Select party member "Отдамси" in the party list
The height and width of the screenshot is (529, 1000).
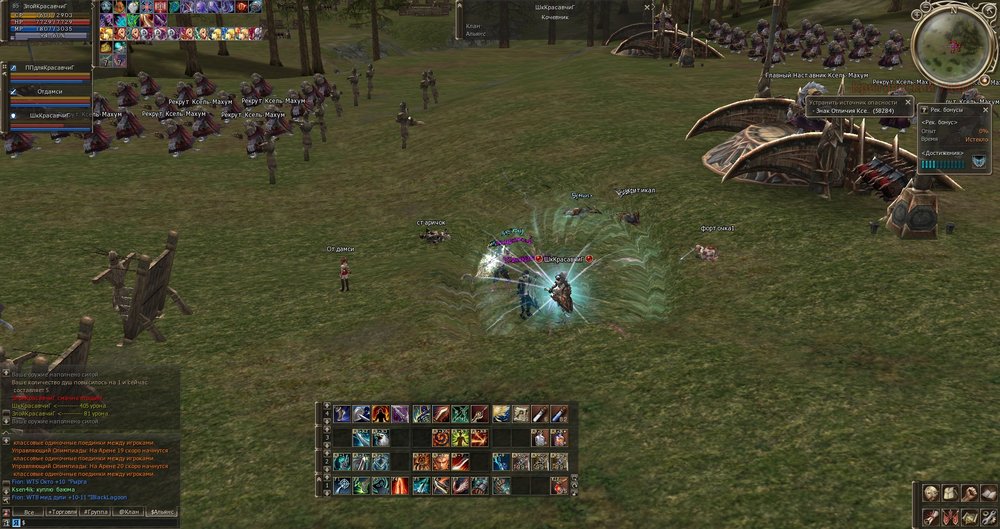[50, 92]
